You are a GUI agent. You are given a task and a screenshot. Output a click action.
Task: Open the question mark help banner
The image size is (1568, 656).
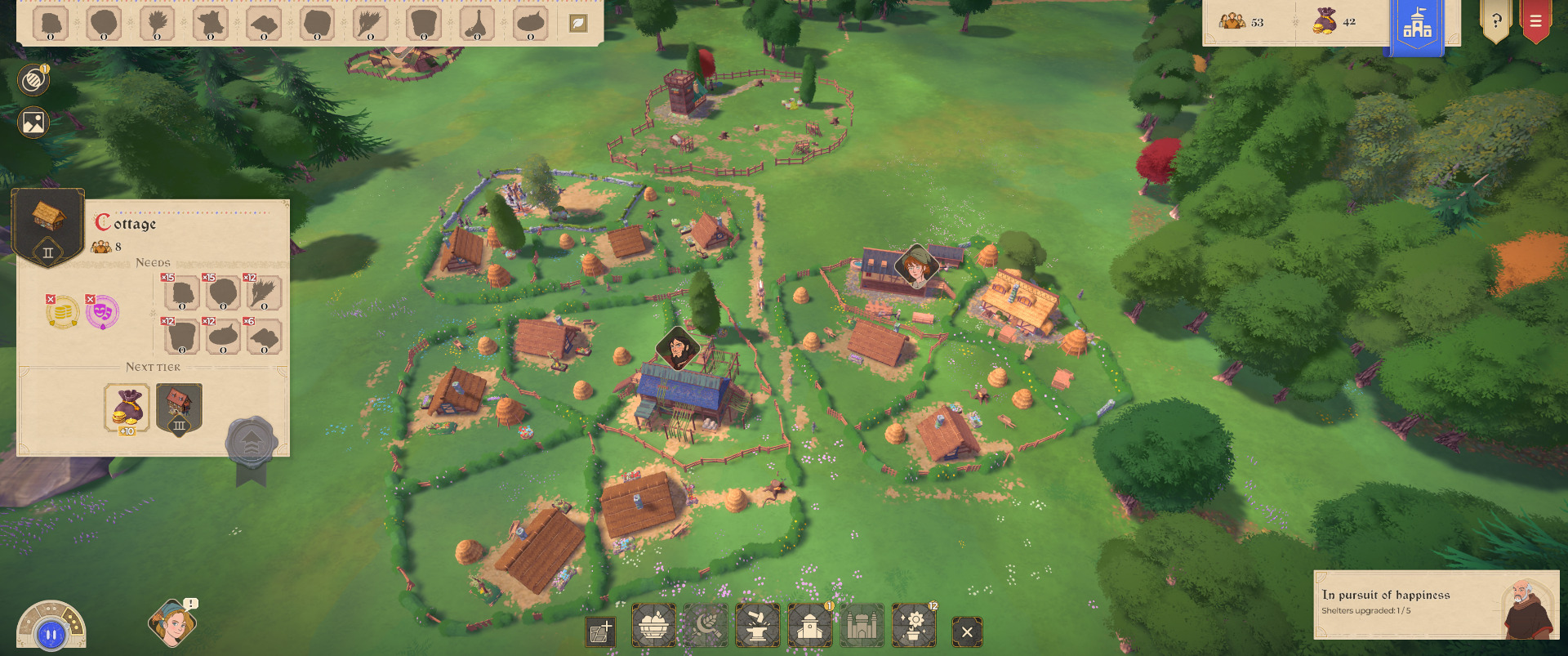click(x=1496, y=21)
